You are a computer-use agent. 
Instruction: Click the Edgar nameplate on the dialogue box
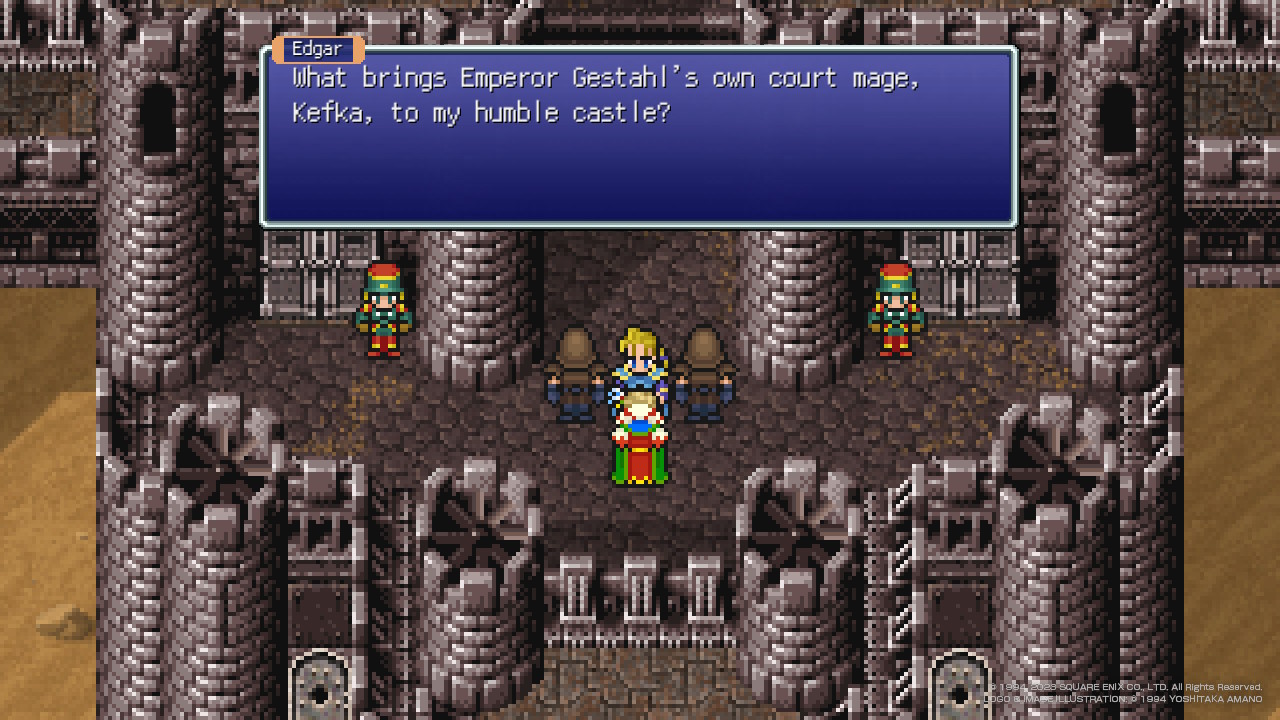tap(317, 49)
